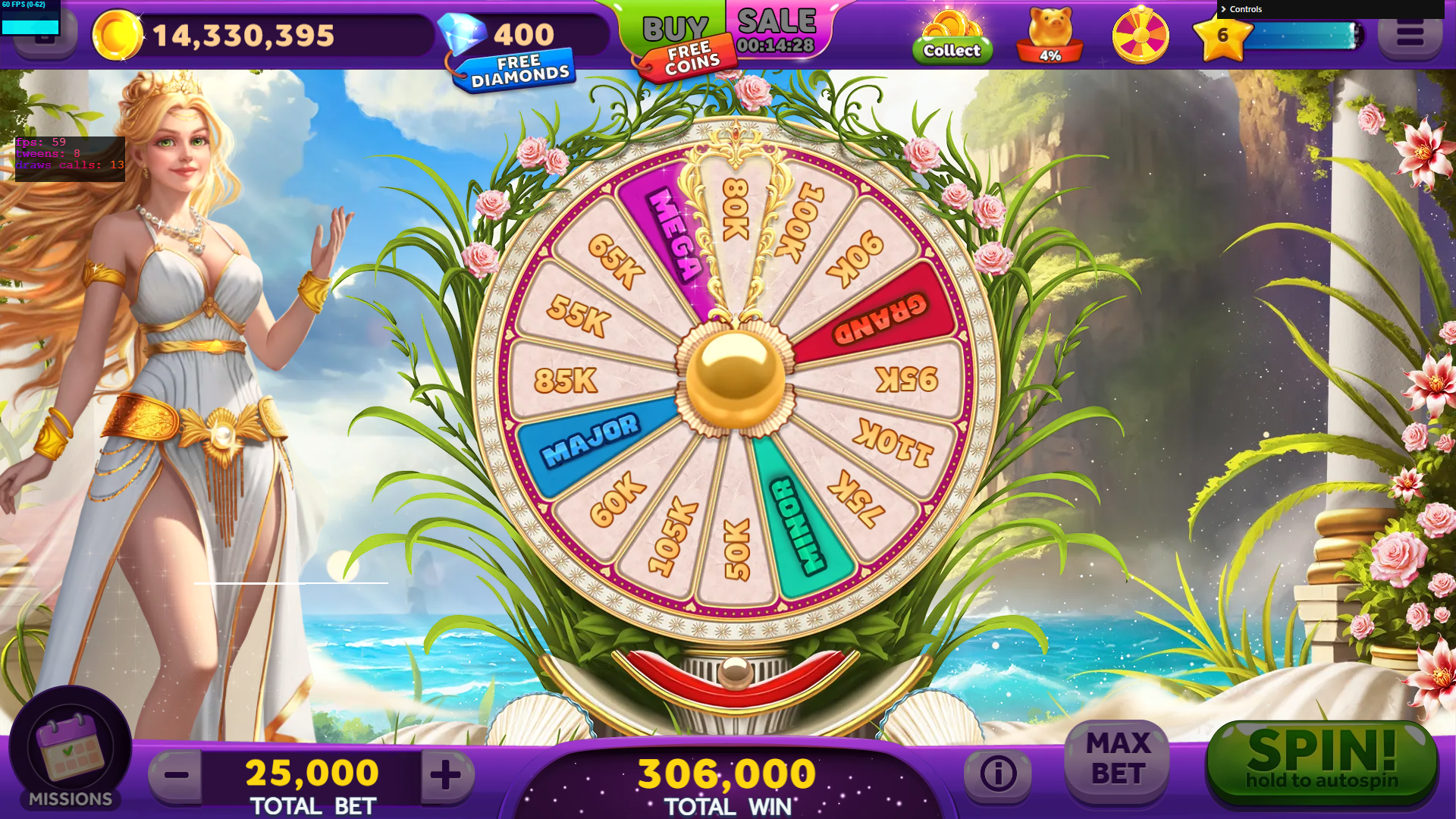Open the Missions calendar
This screenshot has height=819, width=1456.
click(x=70, y=750)
